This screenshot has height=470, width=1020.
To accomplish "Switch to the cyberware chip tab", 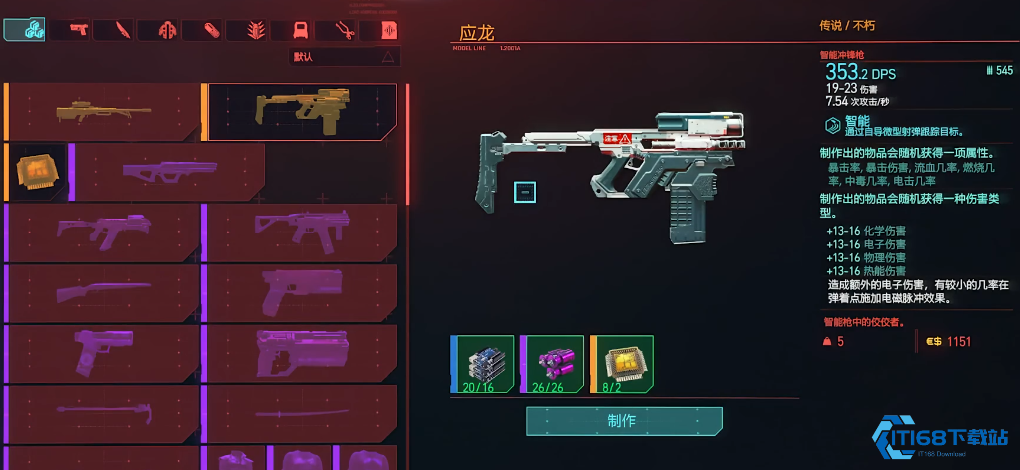I will (301, 30).
